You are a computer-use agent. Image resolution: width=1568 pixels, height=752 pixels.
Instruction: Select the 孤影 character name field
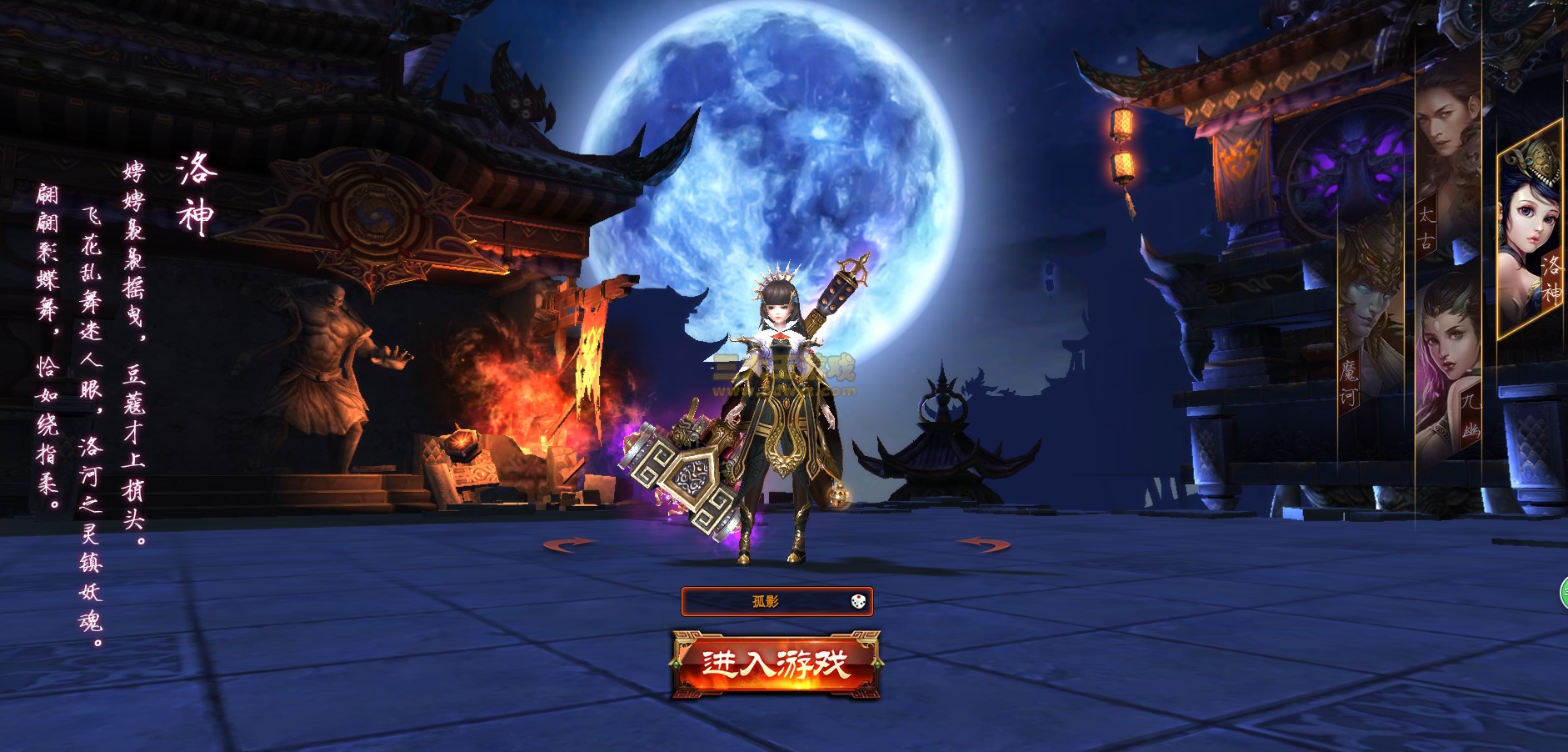765,601
